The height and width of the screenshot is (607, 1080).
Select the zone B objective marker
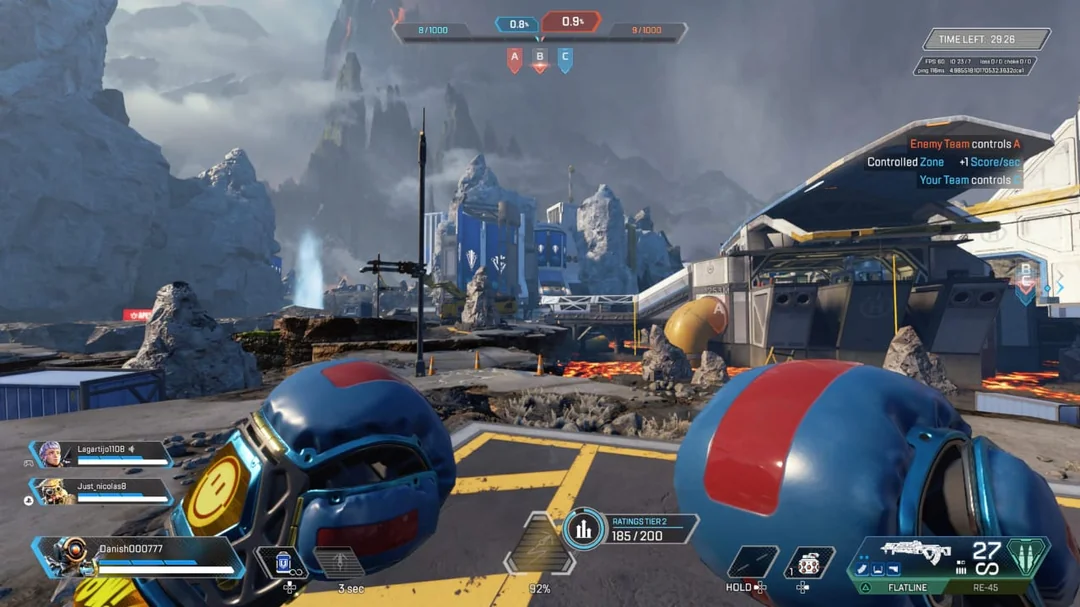(x=540, y=60)
